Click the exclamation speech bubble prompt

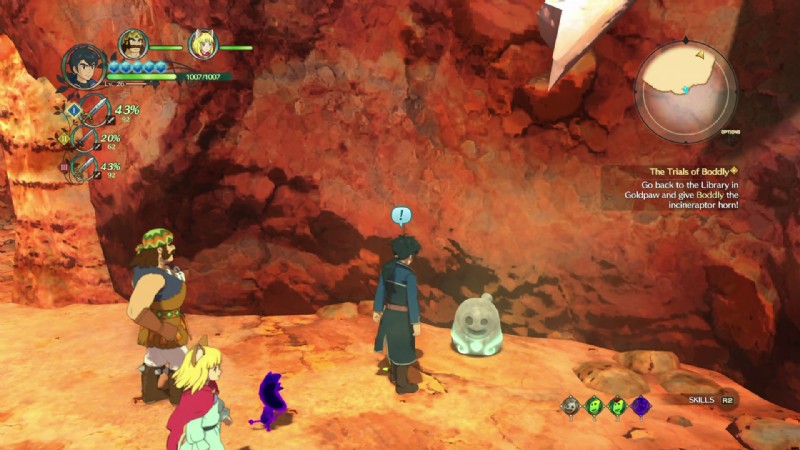click(401, 215)
